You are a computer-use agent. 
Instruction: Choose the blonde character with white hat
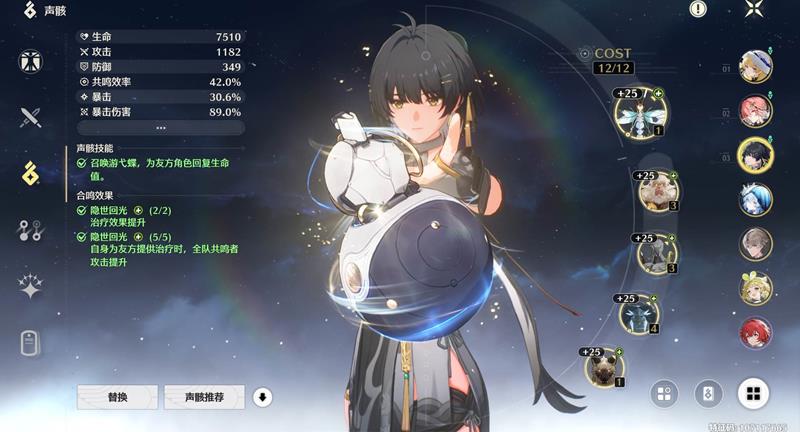[x=755, y=67]
